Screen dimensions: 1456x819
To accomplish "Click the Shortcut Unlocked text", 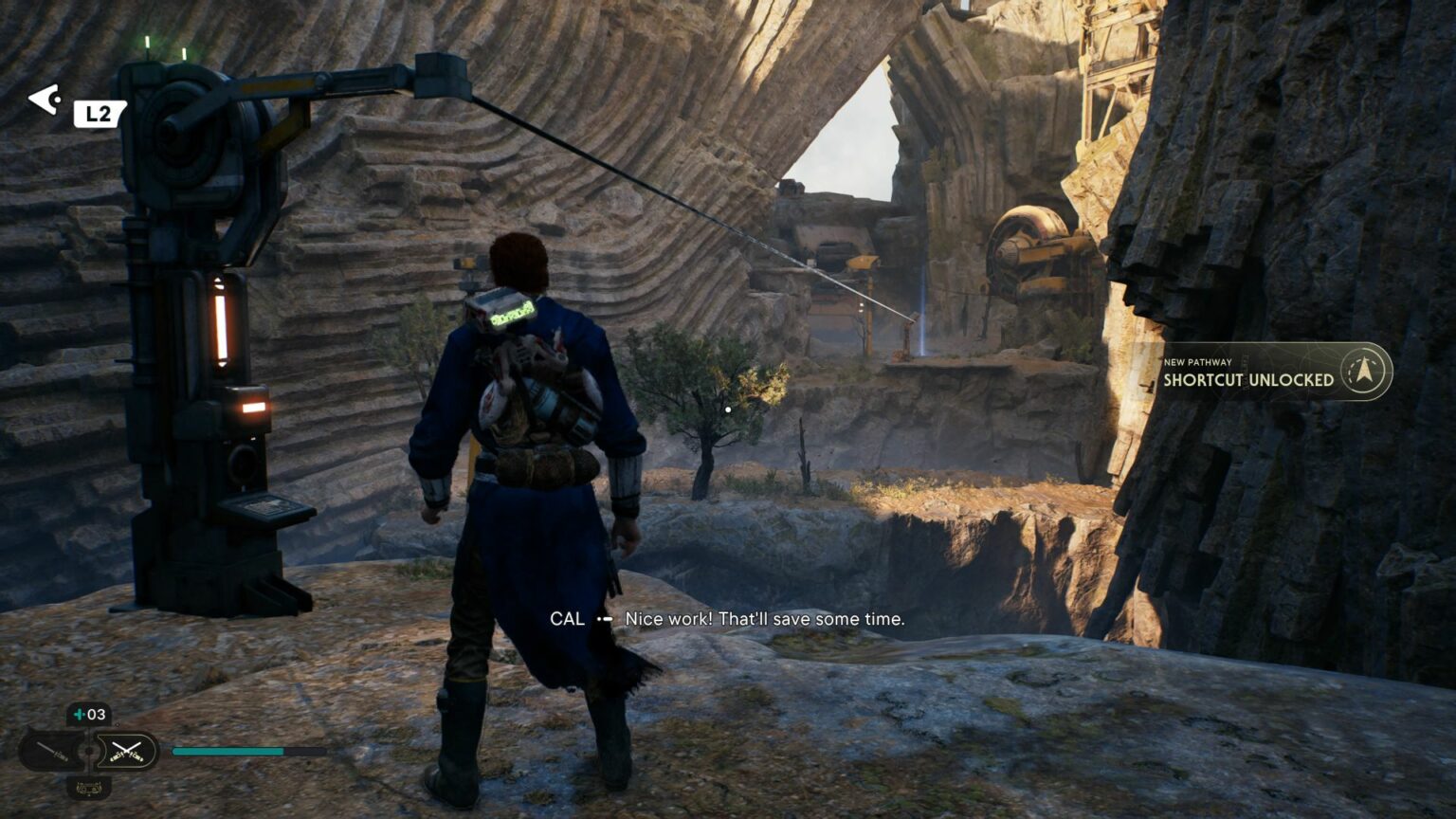I will click(1247, 376).
